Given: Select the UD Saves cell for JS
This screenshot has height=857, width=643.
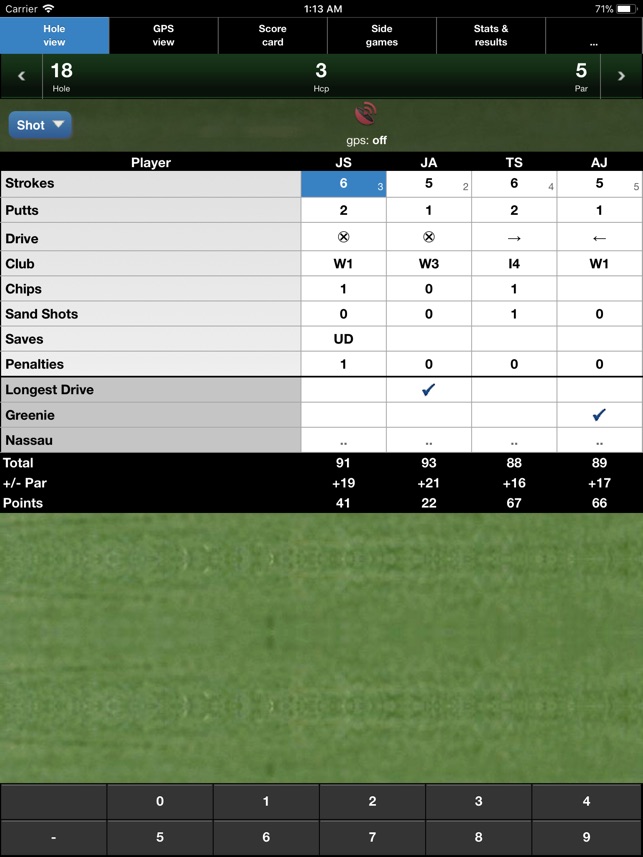Looking at the screenshot, I should point(343,339).
